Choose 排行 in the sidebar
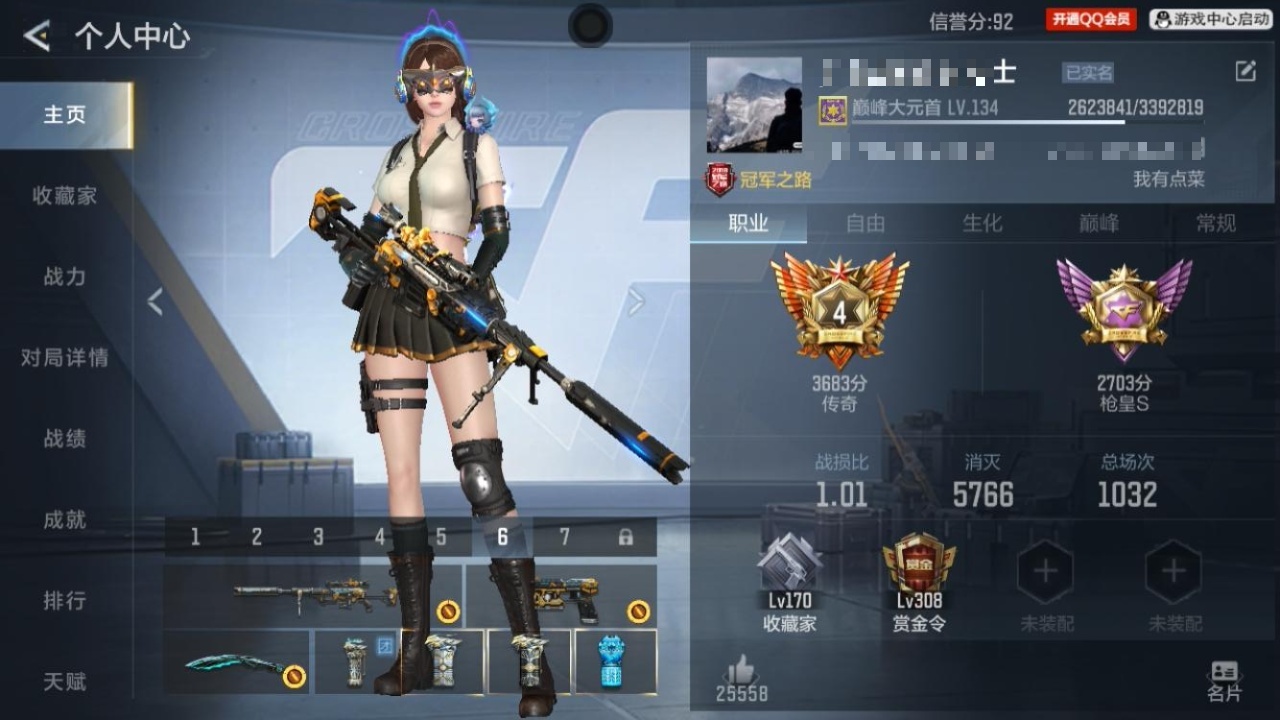 click(65, 601)
